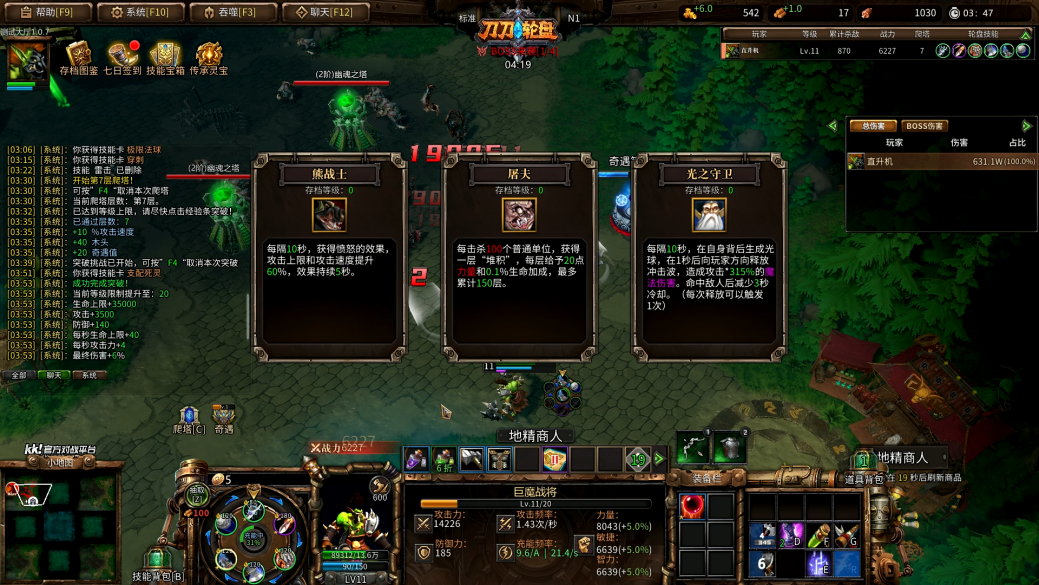Show the 系统 system chat filter
Screen dimensions: 1039x585
tap(89, 375)
